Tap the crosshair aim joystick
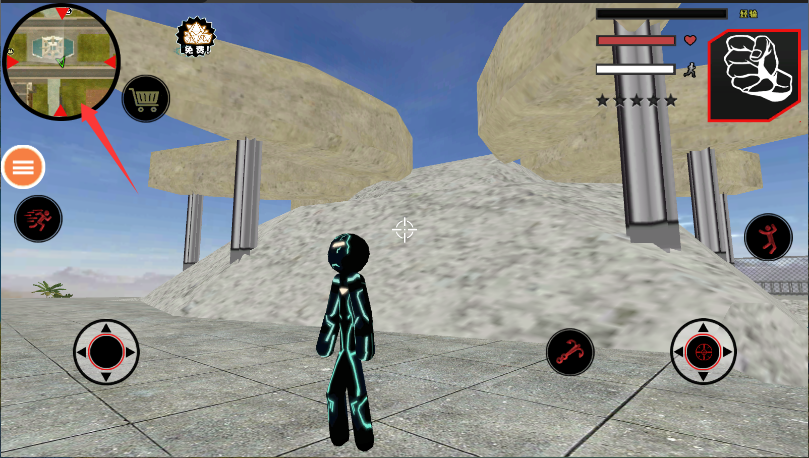 click(x=703, y=352)
